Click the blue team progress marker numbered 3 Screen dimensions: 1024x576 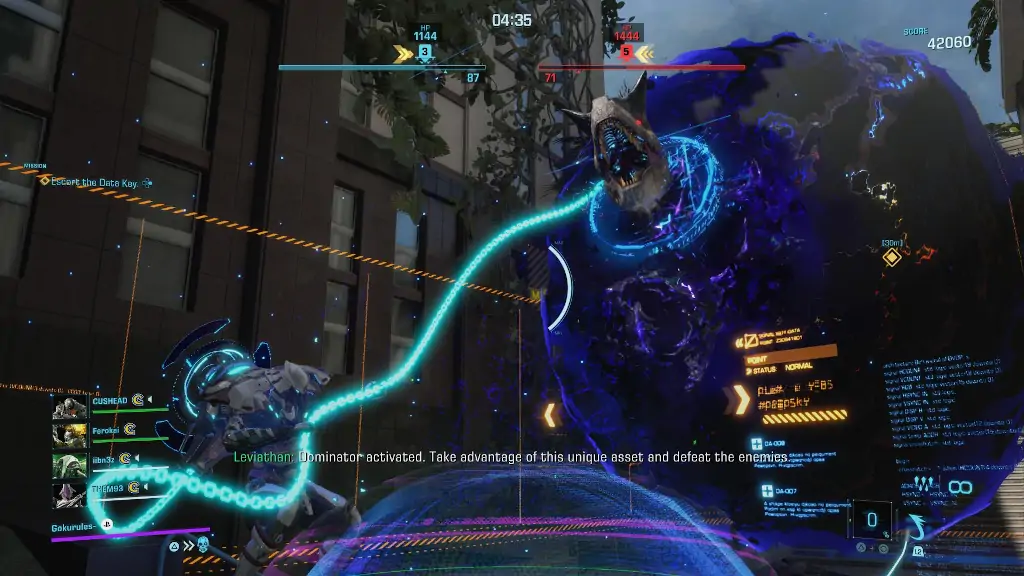tap(425, 51)
